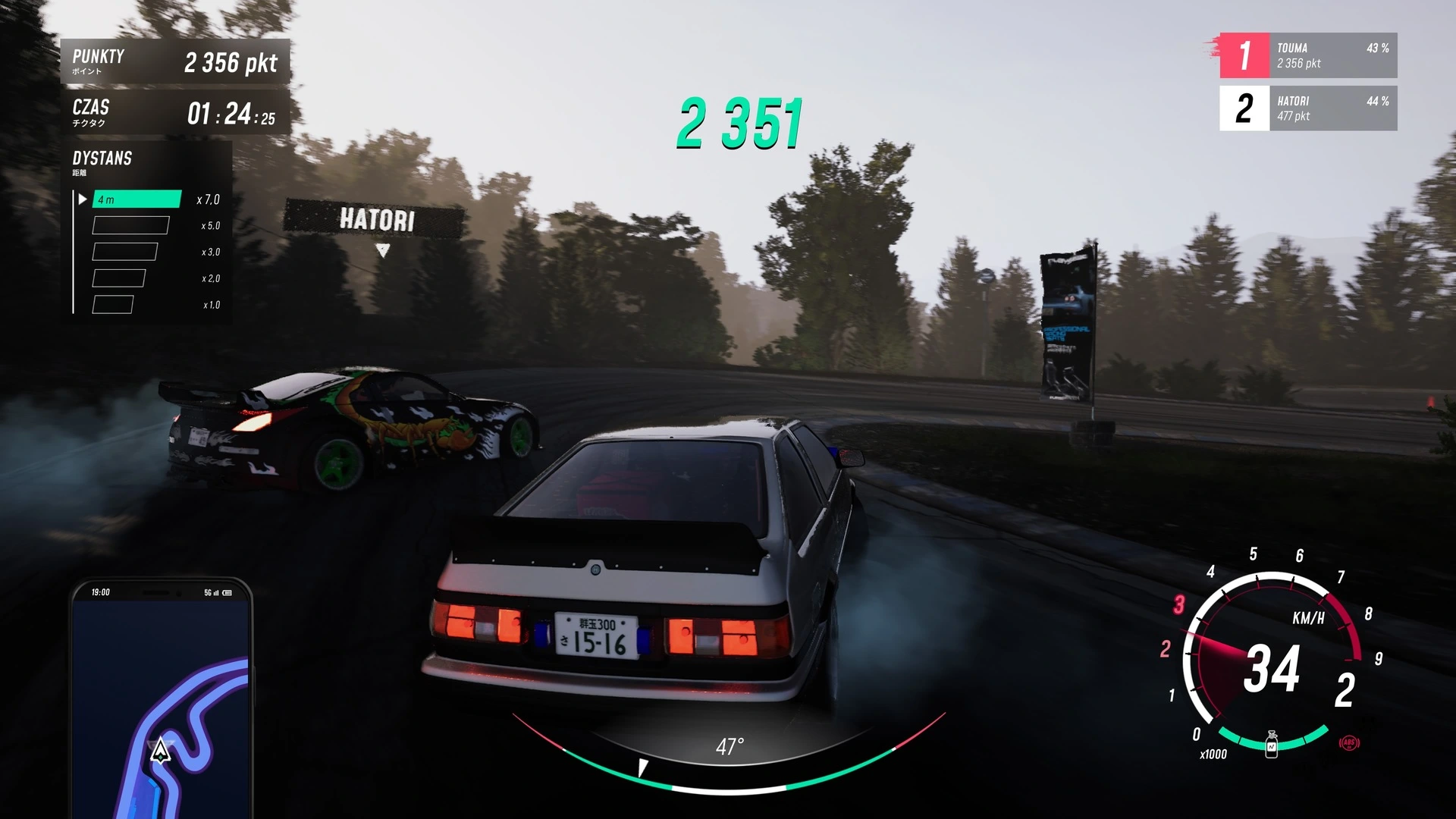This screenshot has width=1456, height=819.
Task: Toggle the active x 7,0 distance multiplier bar
Action: [x=135, y=199]
